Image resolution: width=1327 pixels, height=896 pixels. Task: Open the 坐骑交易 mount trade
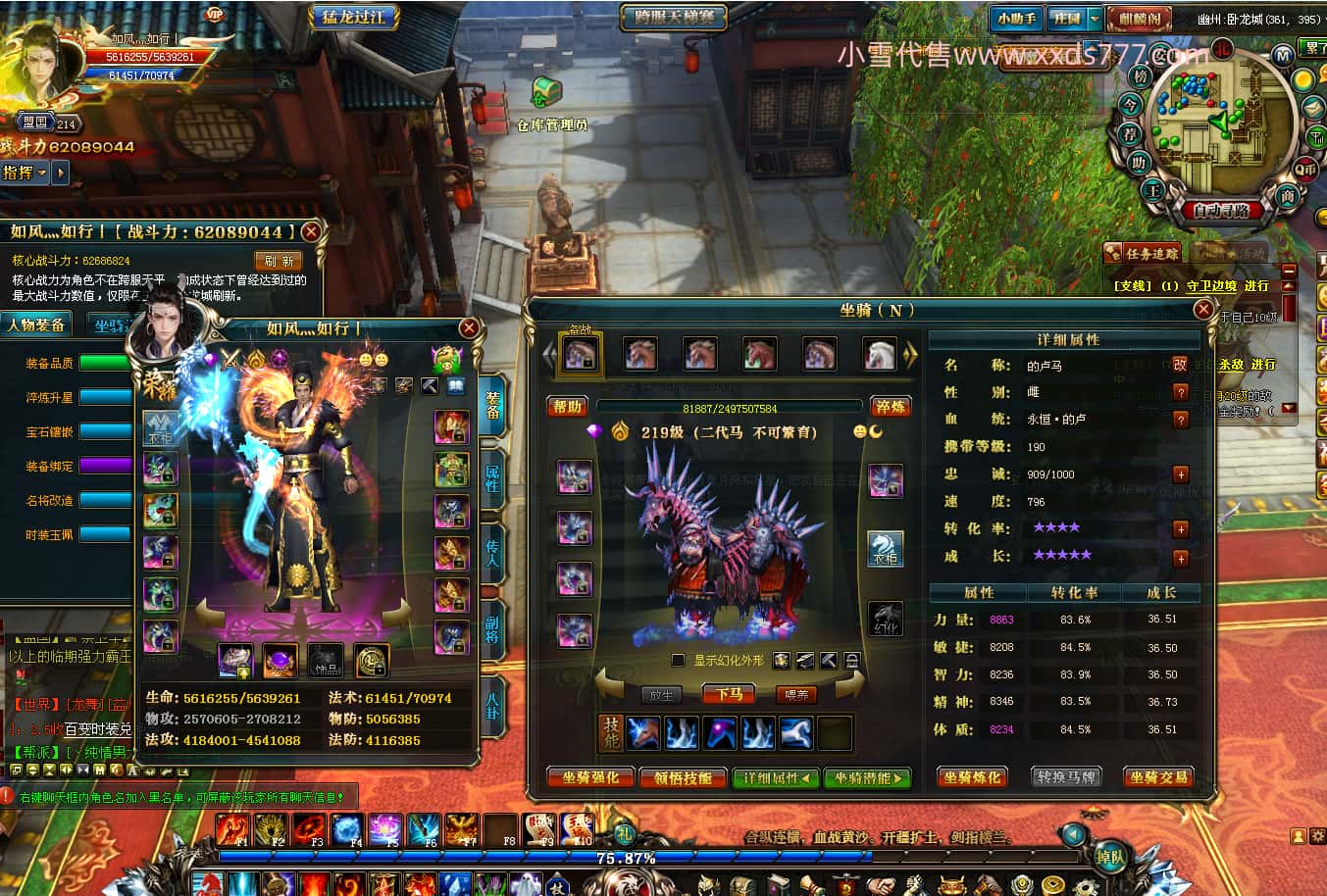click(1158, 777)
